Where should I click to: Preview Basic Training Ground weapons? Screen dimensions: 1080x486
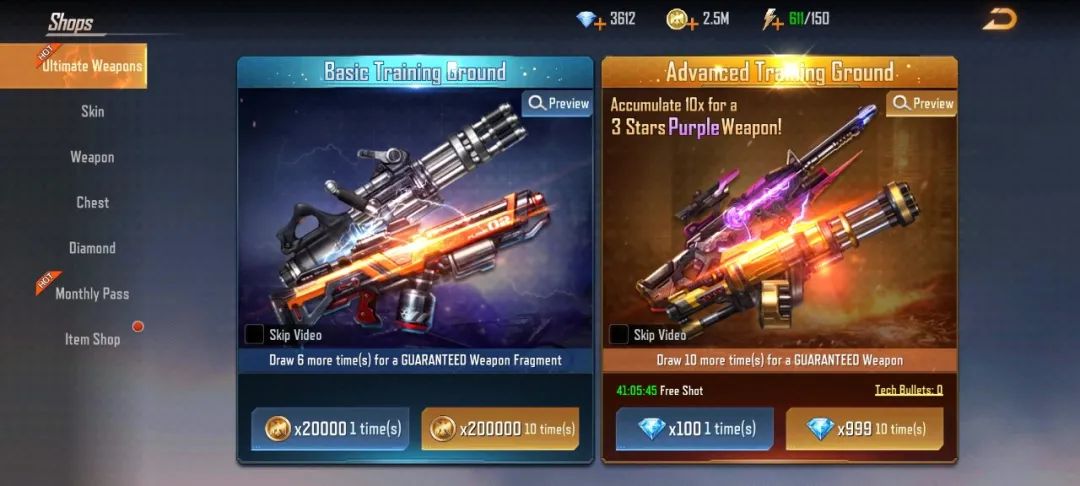point(558,104)
